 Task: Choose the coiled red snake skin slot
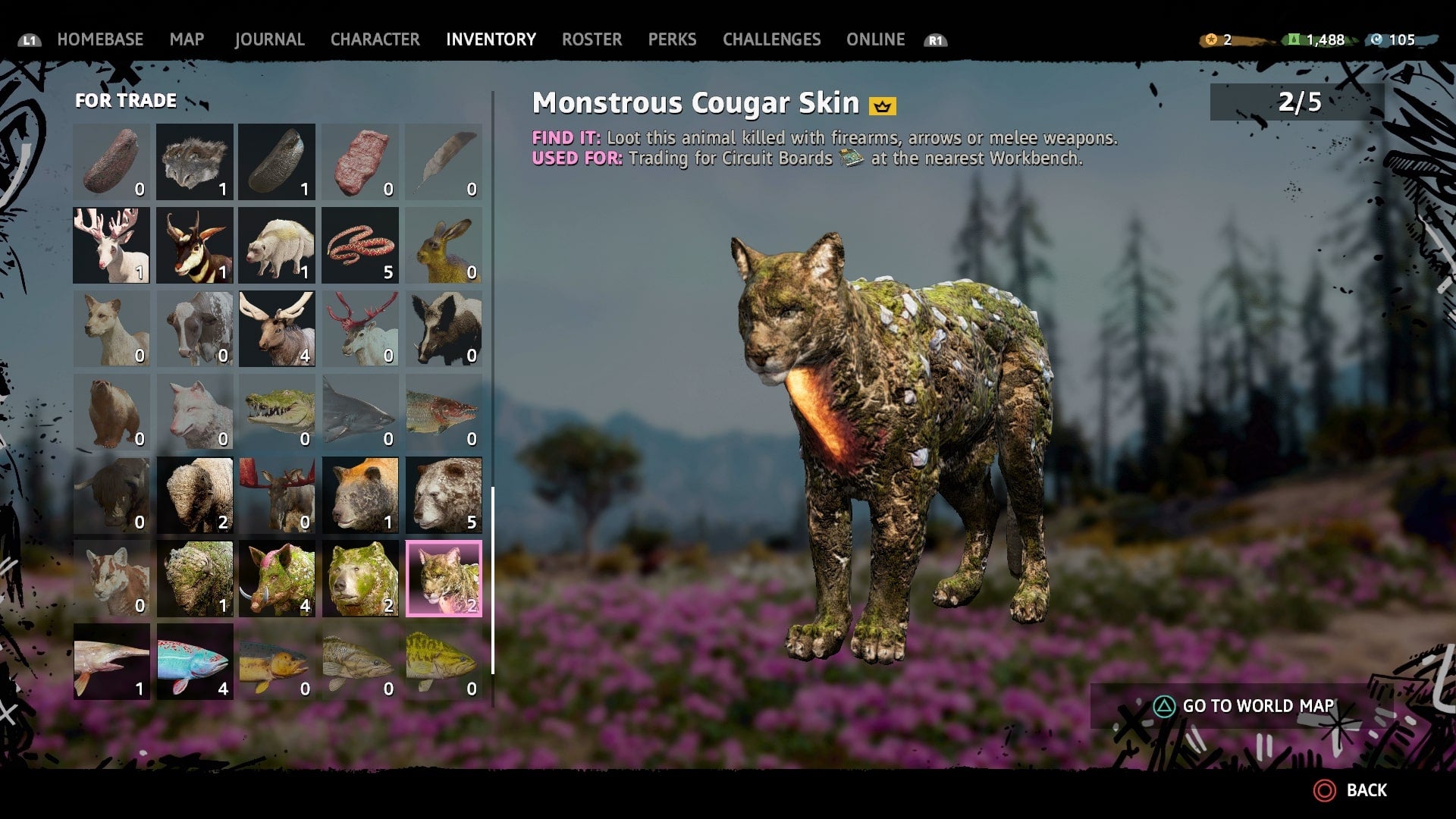pos(360,245)
